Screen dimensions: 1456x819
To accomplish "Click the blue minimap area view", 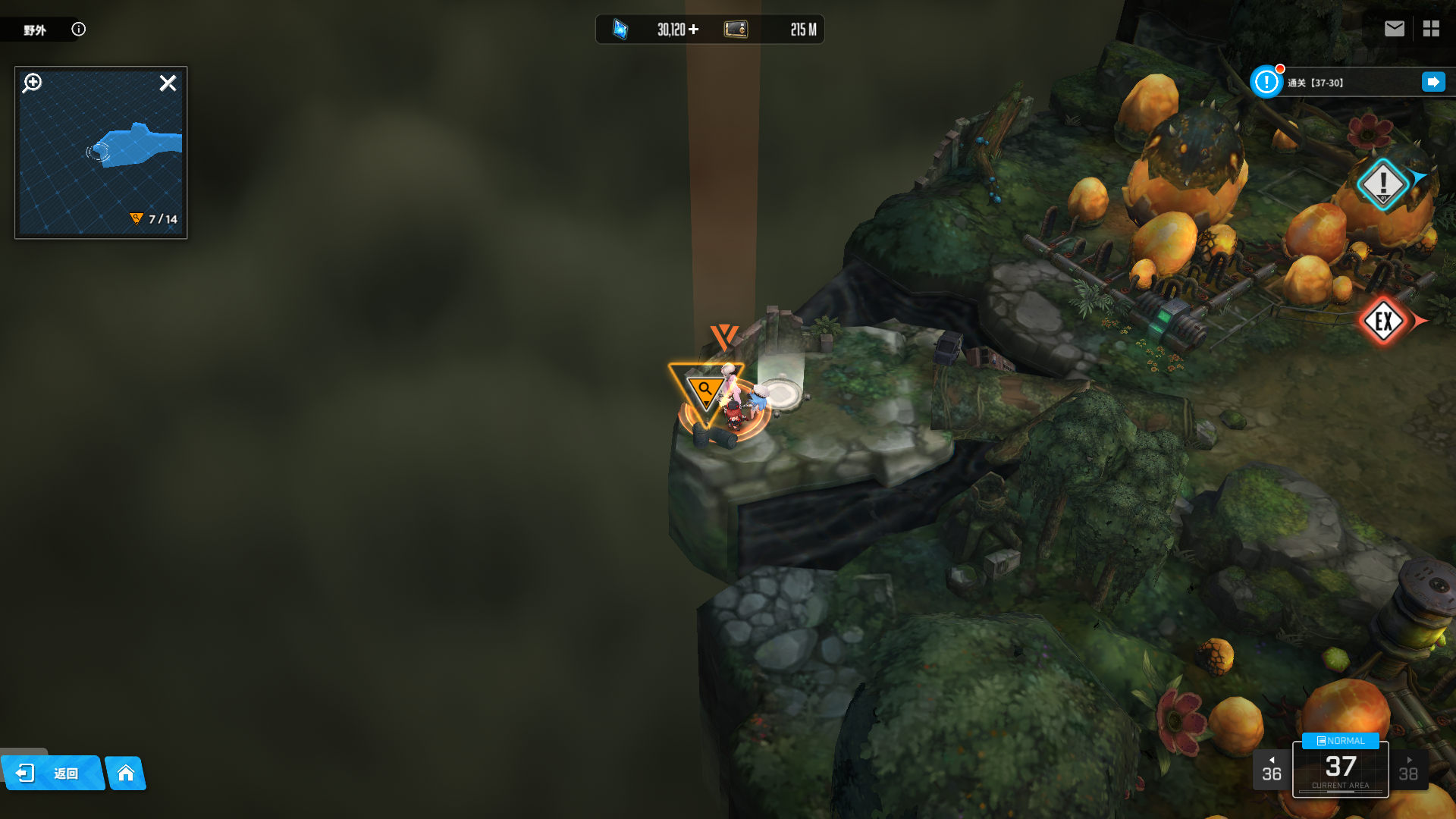I will [136, 146].
